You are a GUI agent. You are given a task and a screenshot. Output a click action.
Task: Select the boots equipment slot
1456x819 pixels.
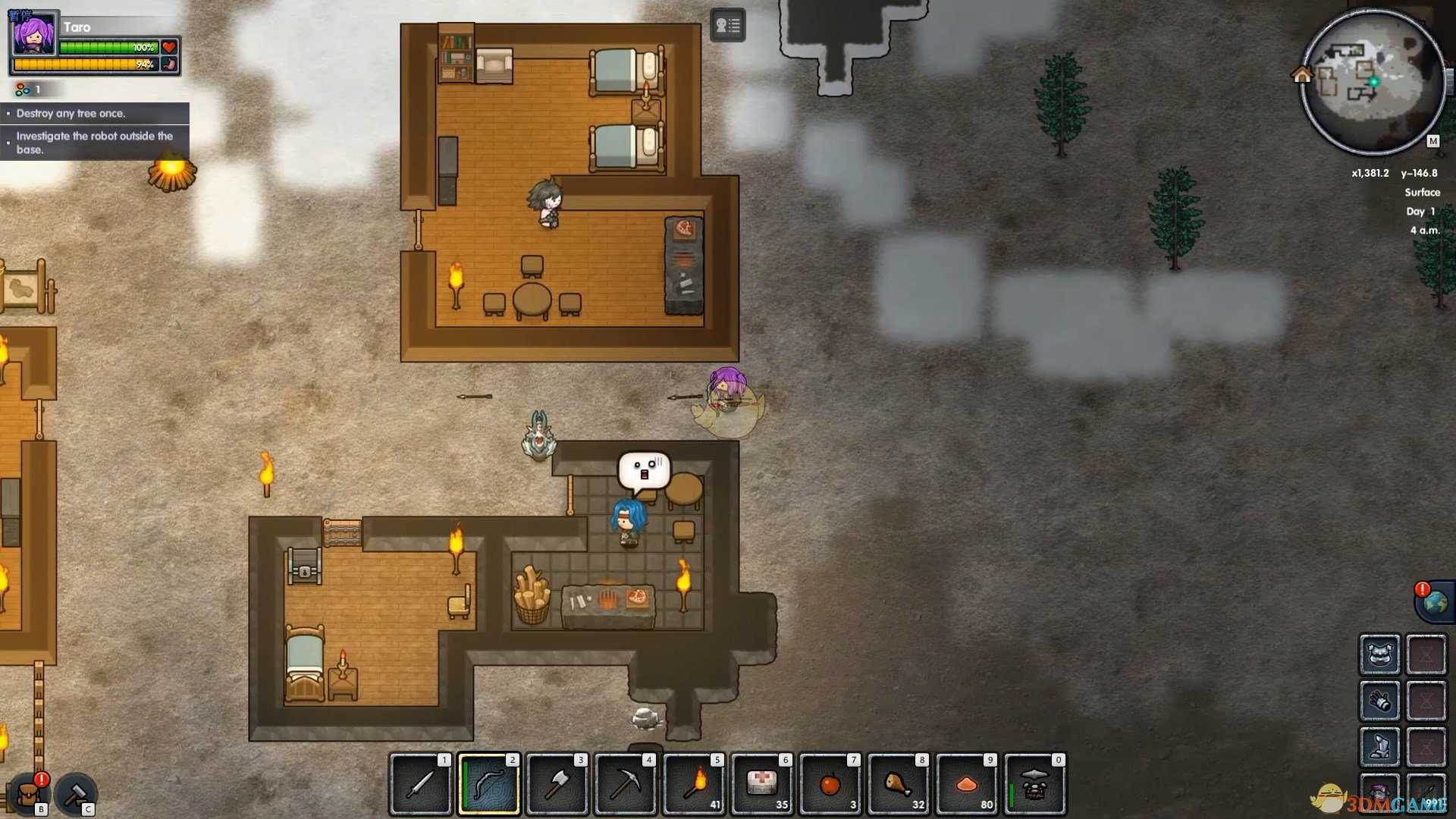(x=1379, y=746)
